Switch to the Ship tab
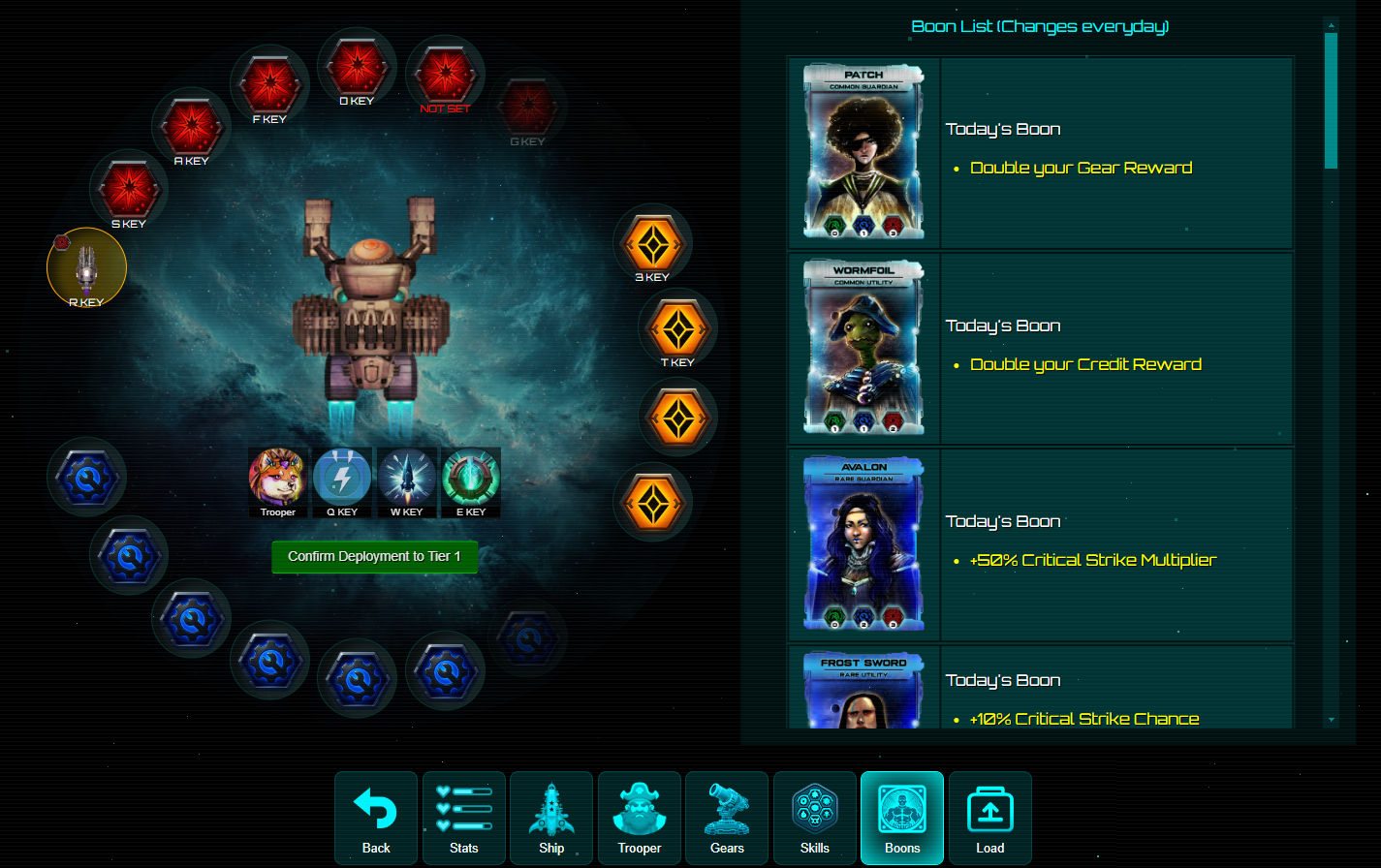Screen dimensions: 1381x868 tap(551, 818)
